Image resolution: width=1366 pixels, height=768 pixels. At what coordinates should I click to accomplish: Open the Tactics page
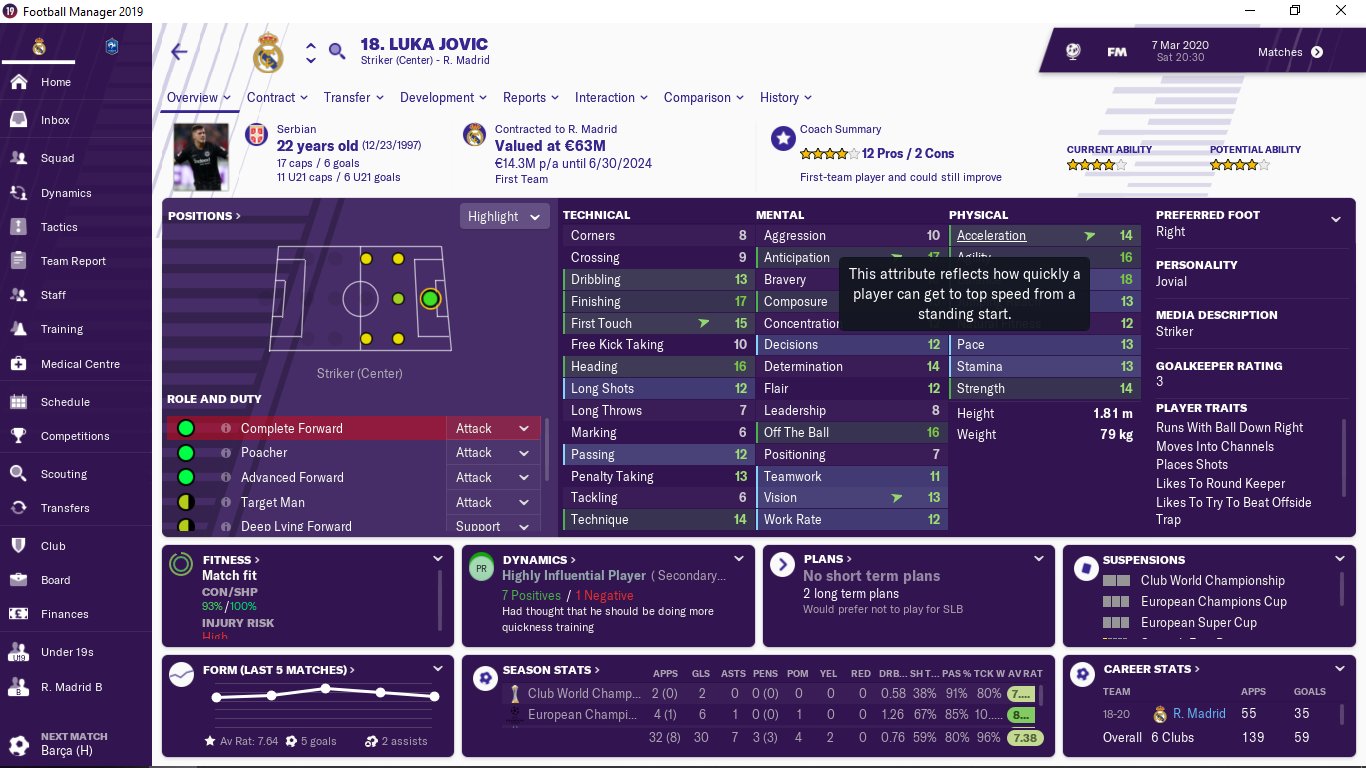pyautogui.click(x=59, y=227)
